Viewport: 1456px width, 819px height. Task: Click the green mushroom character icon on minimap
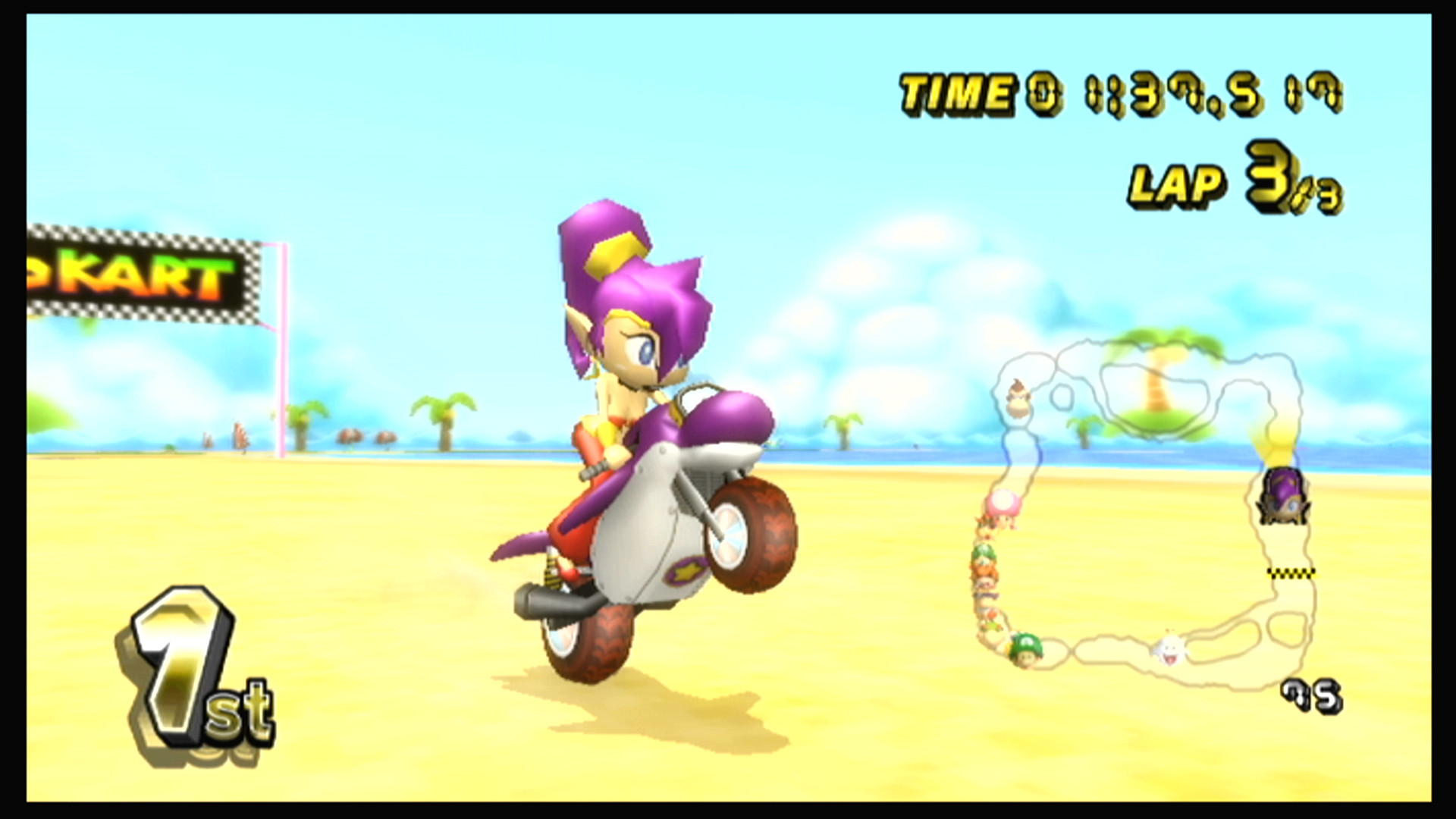click(1026, 650)
